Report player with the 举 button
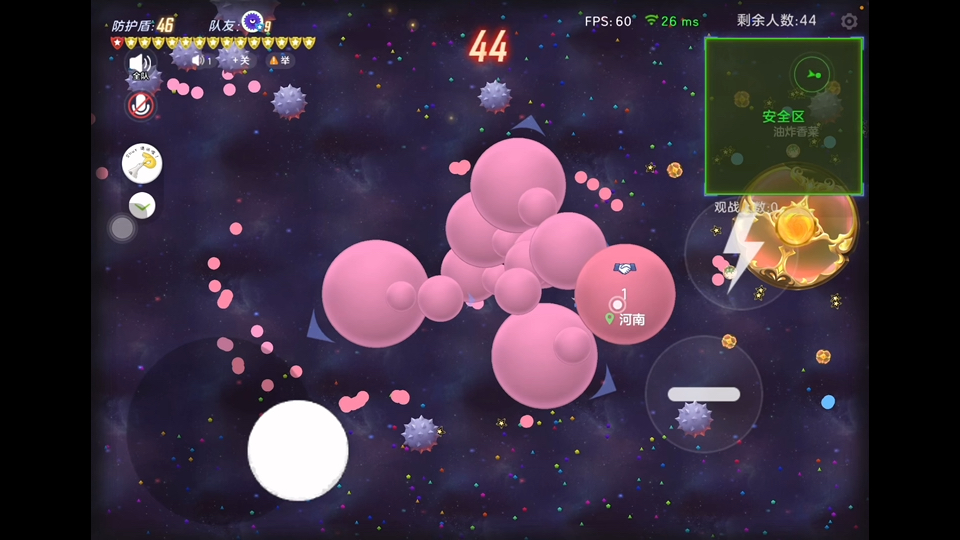Viewport: 960px width, 540px height. pyautogui.click(x=279, y=60)
